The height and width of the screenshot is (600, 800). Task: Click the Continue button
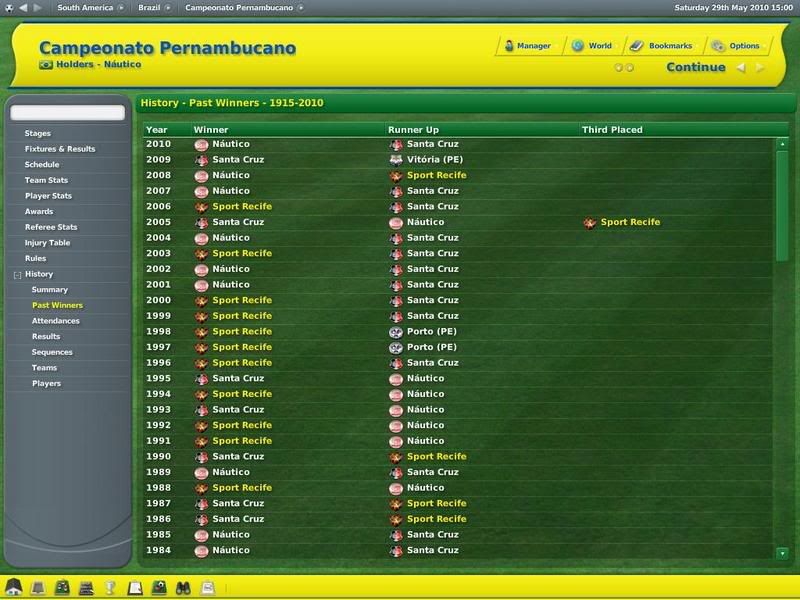pyautogui.click(x=696, y=68)
